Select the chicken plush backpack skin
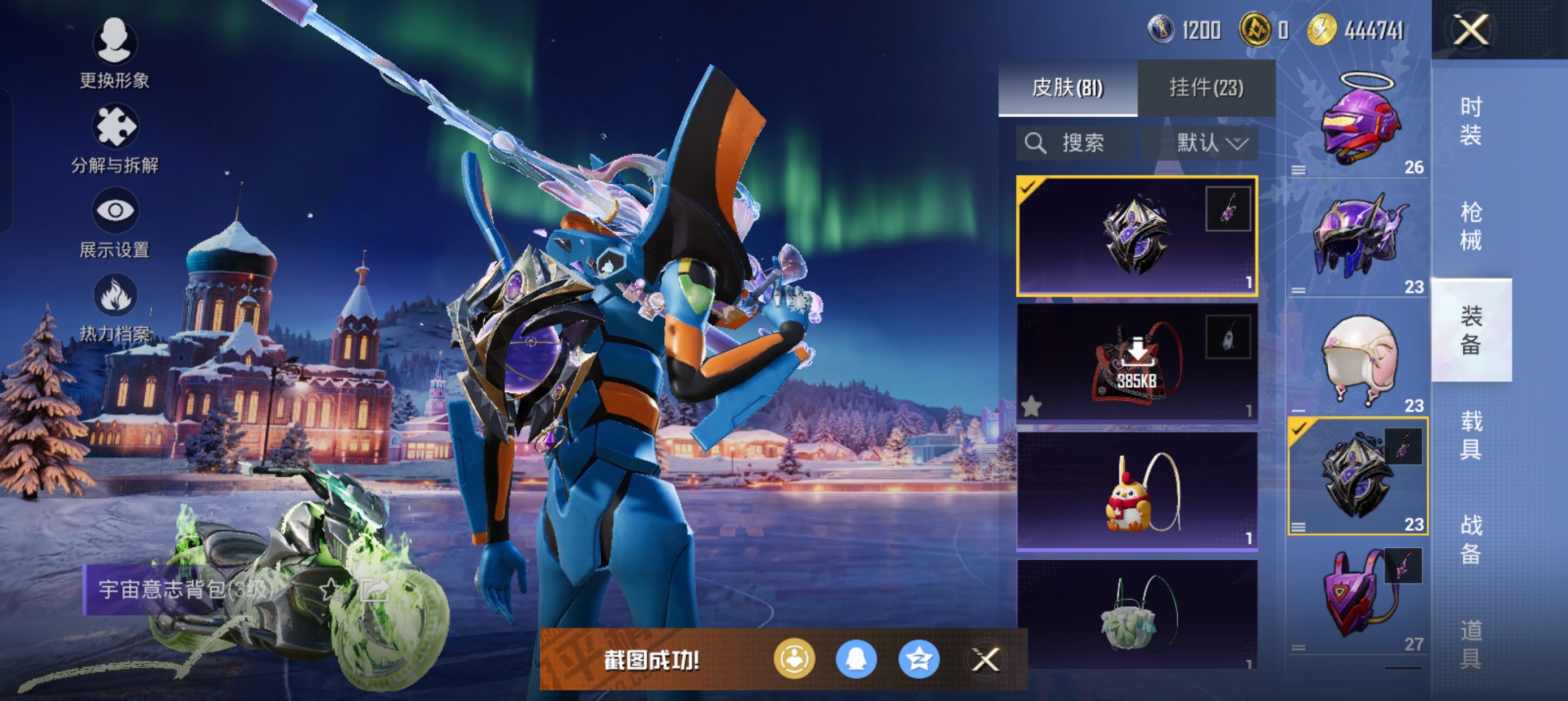 1137,491
